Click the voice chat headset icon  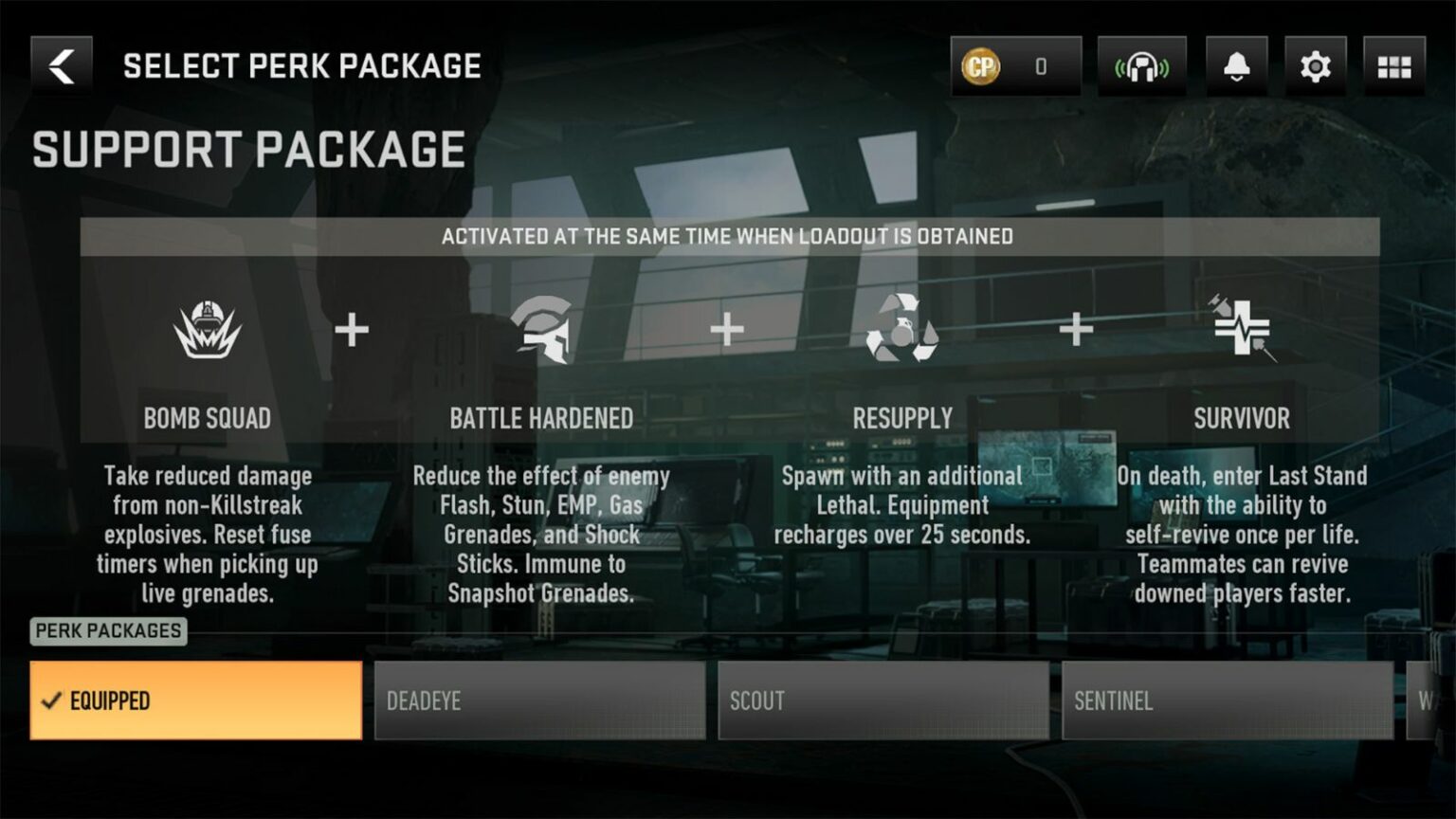[x=1142, y=66]
